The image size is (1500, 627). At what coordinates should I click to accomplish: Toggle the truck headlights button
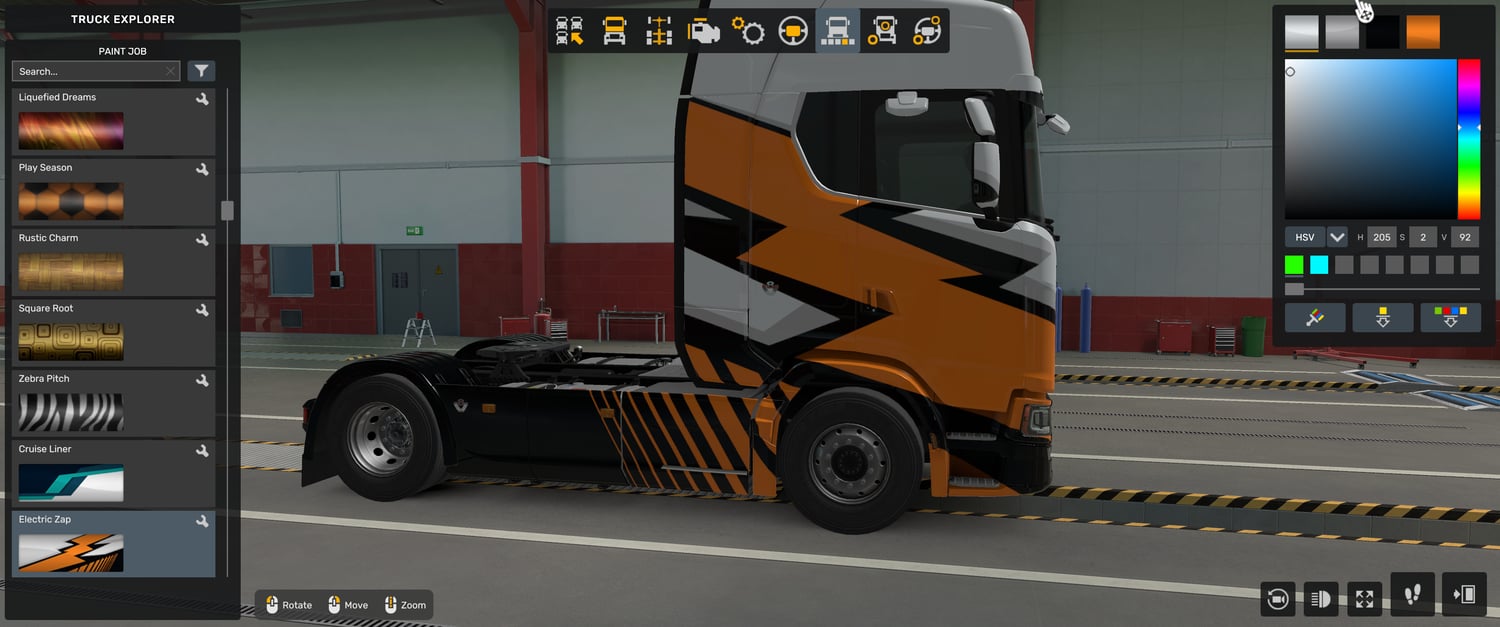pos(1321,599)
